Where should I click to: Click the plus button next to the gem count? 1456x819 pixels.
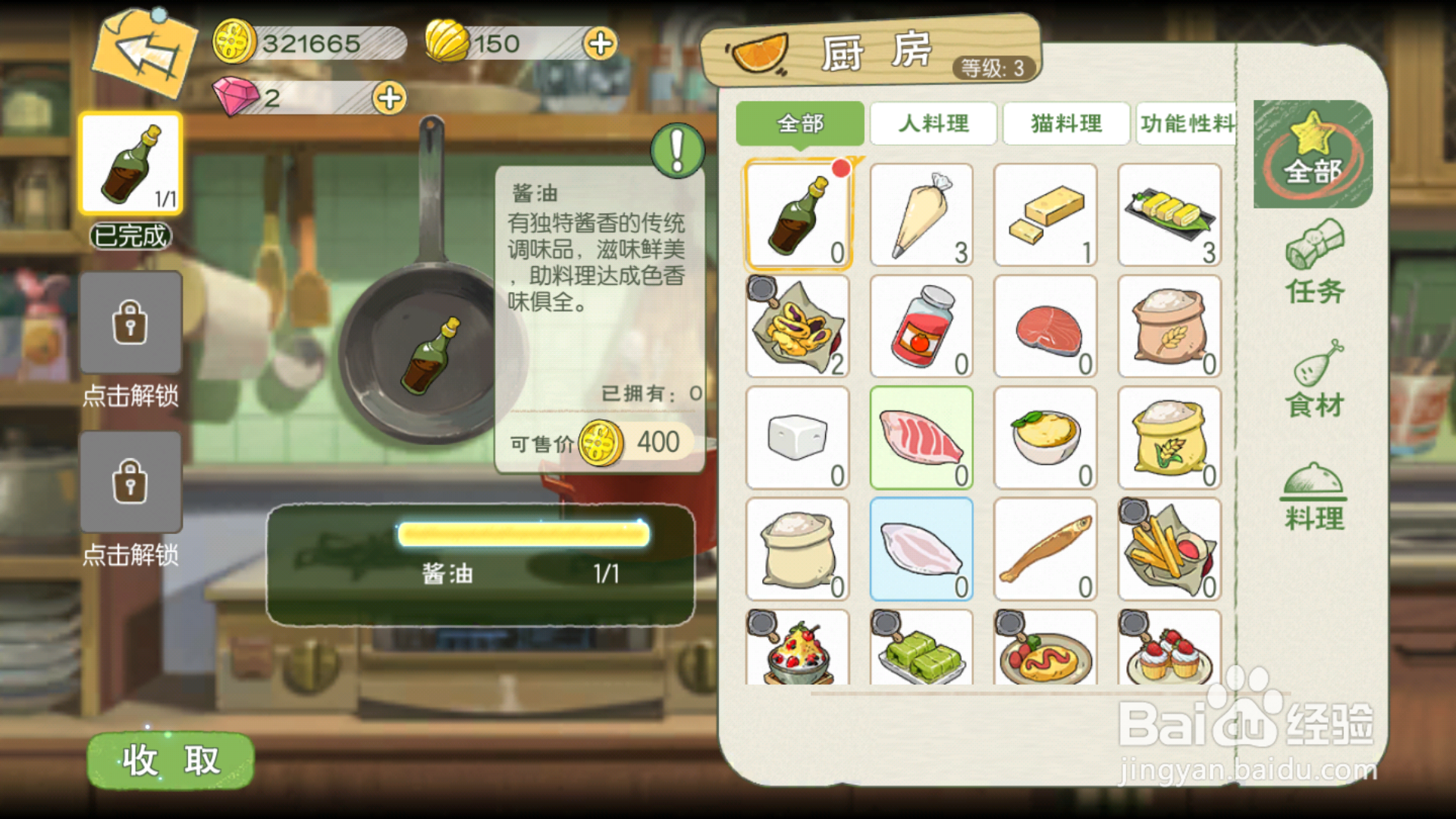pyautogui.click(x=388, y=97)
